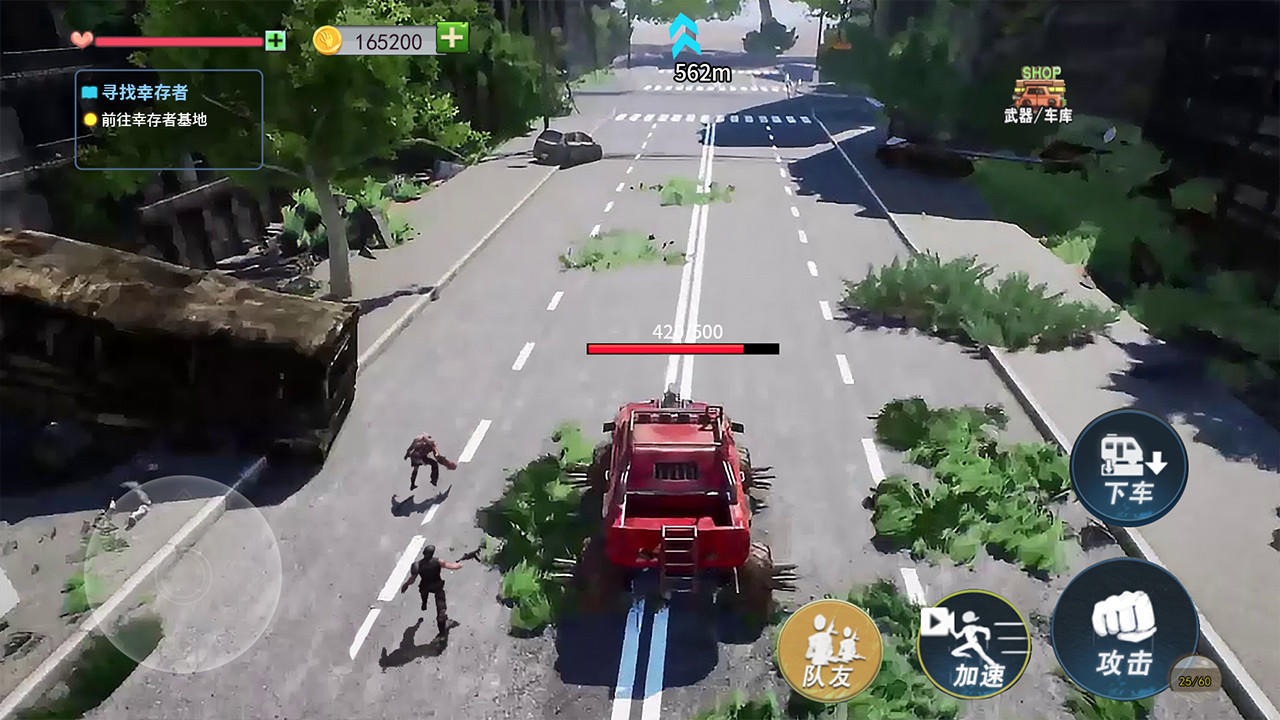Open the 寻找幸存者 quest tracker

tap(168, 118)
